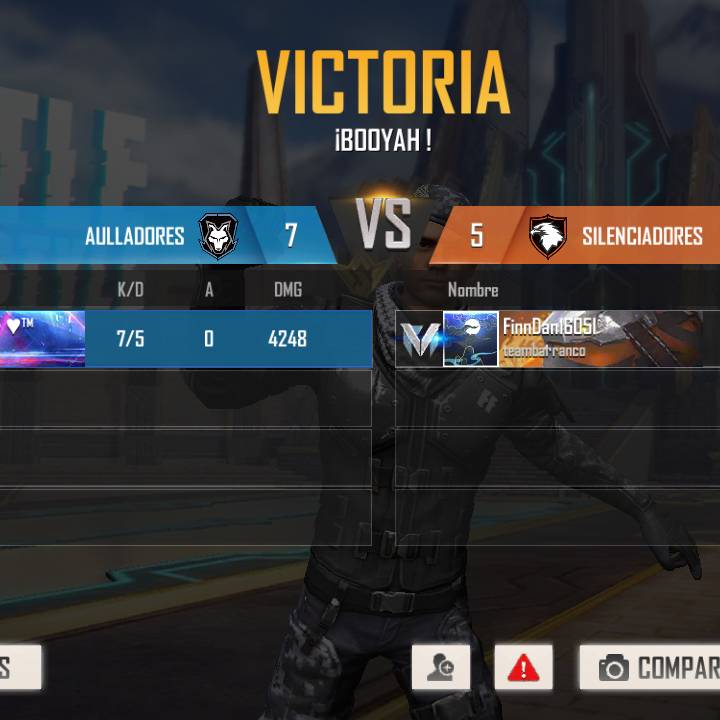The height and width of the screenshot is (720, 720).
Task: Select FinnDani605L's player row
Action: 600,339
